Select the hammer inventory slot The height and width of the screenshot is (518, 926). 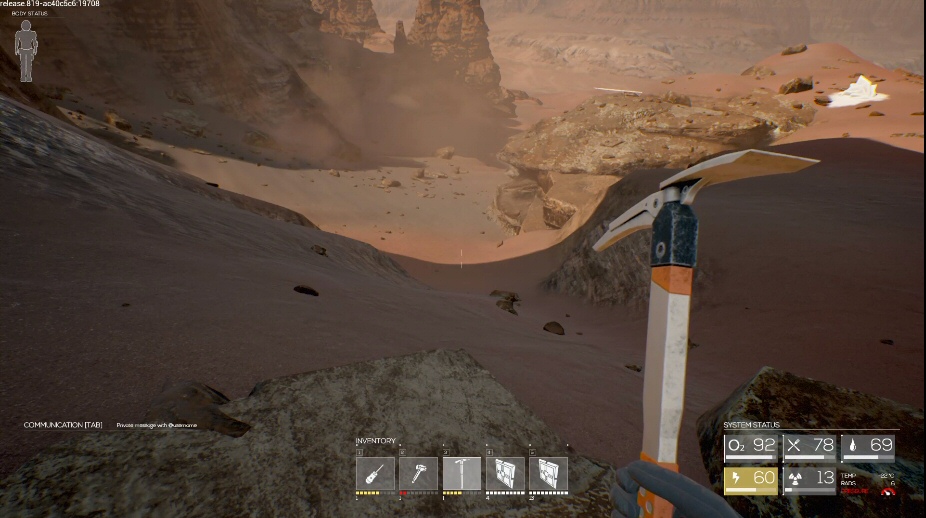tap(419, 473)
